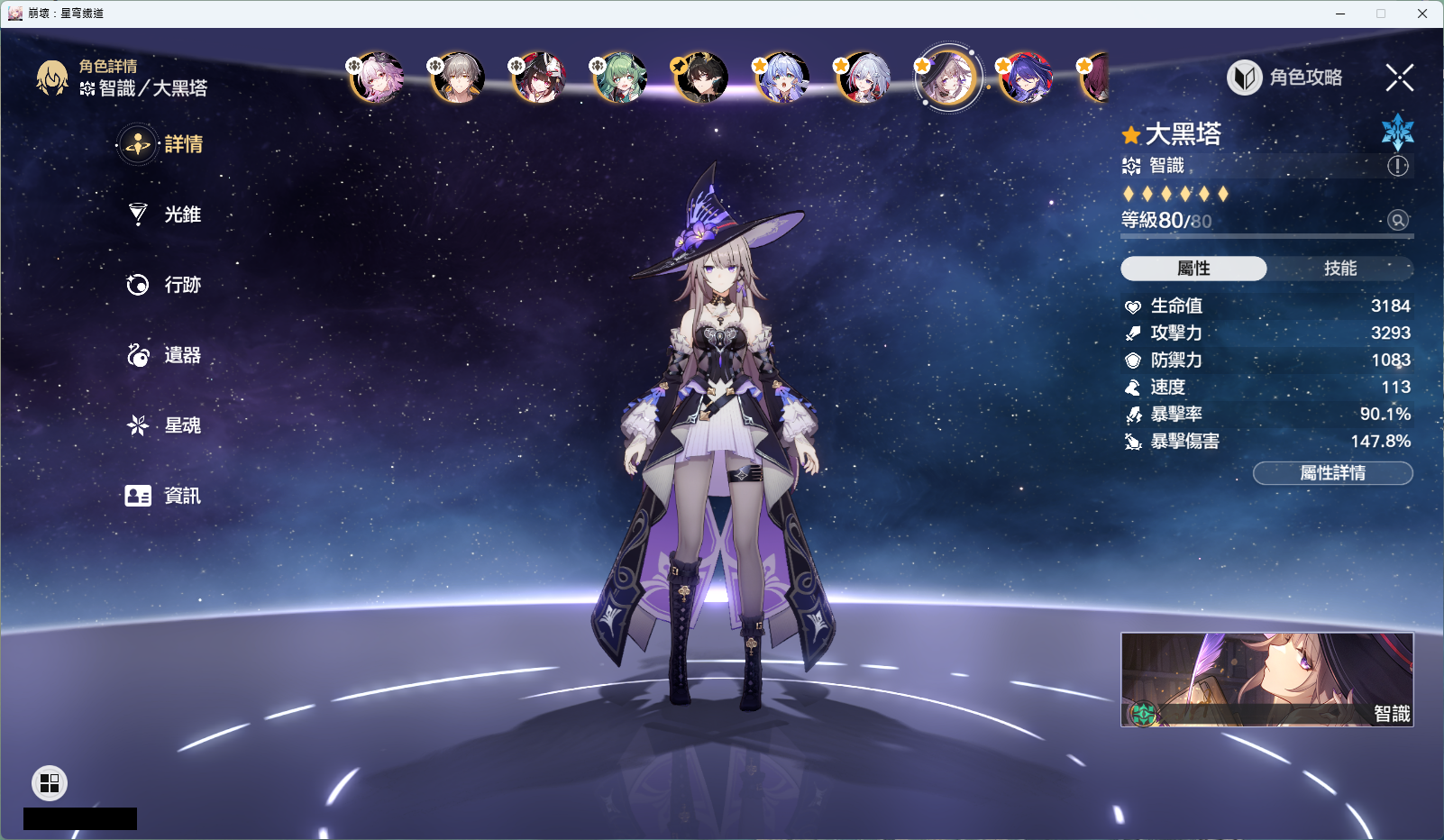This screenshot has height=840, width=1444.
Task: Switch to the 技能 skills tab
Action: (x=1339, y=269)
